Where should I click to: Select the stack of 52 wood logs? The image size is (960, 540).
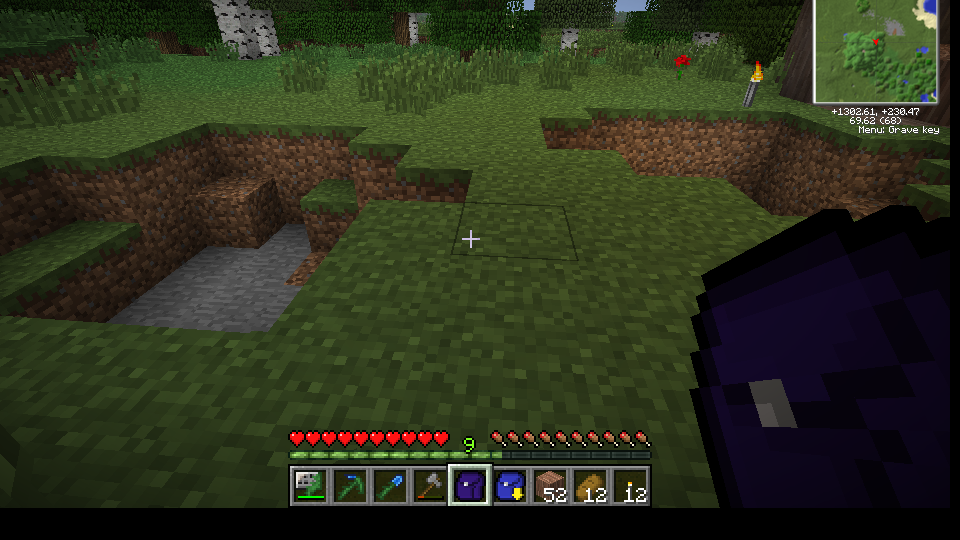(550, 486)
